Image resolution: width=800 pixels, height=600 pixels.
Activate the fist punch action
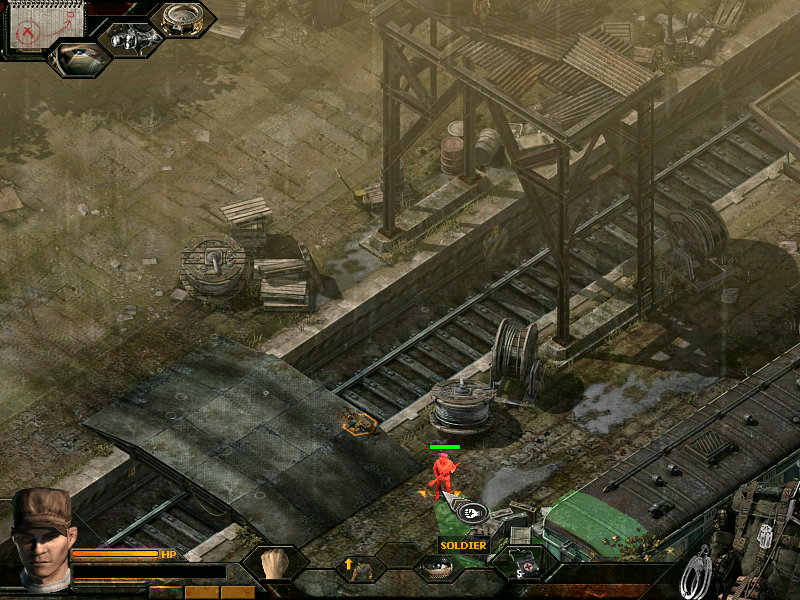click(x=274, y=565)
